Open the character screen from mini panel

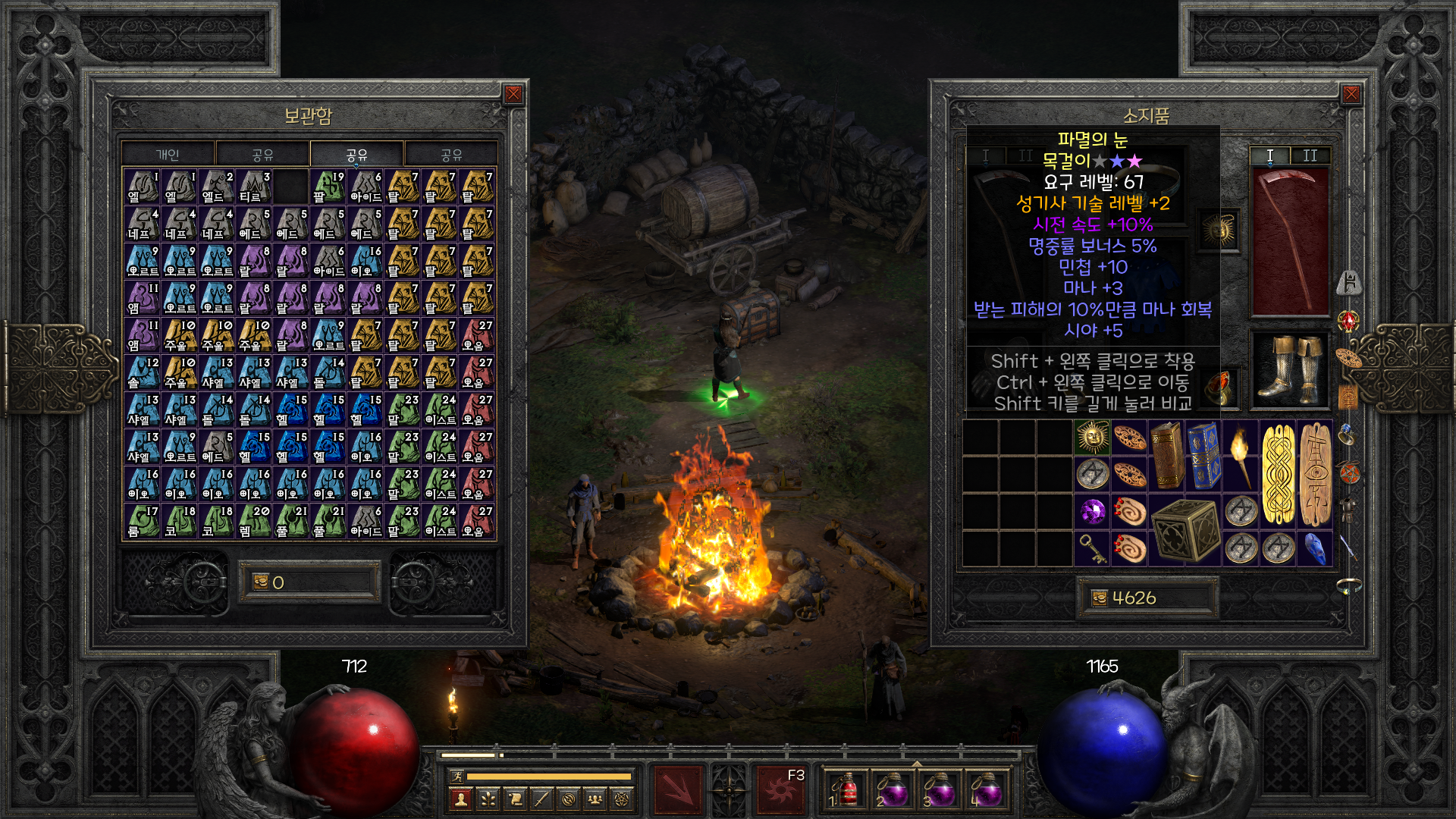[460, 799]
